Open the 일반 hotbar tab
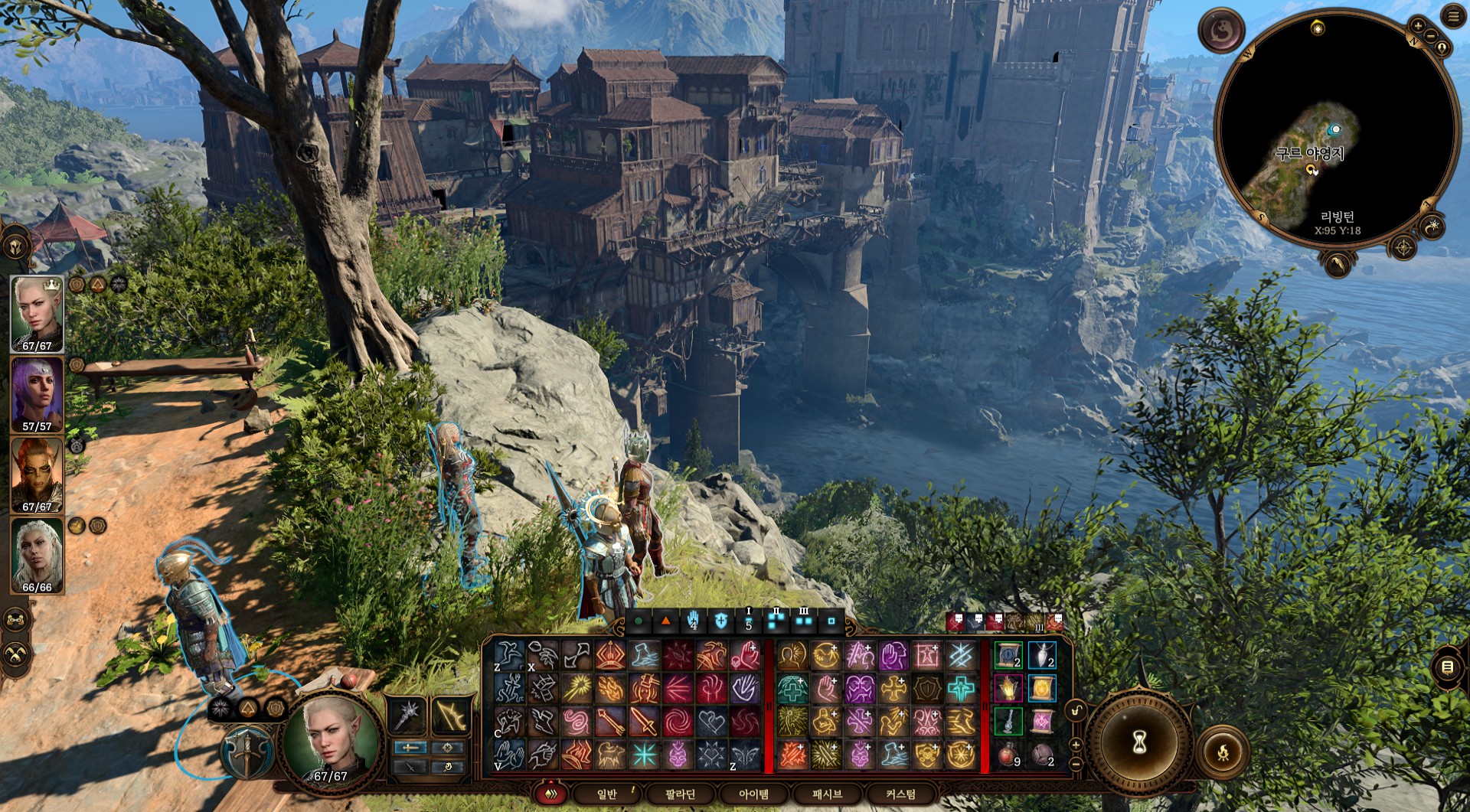The height and width of the screenshot is (812, 1470). pyautogui.click(x=607, y=794)
